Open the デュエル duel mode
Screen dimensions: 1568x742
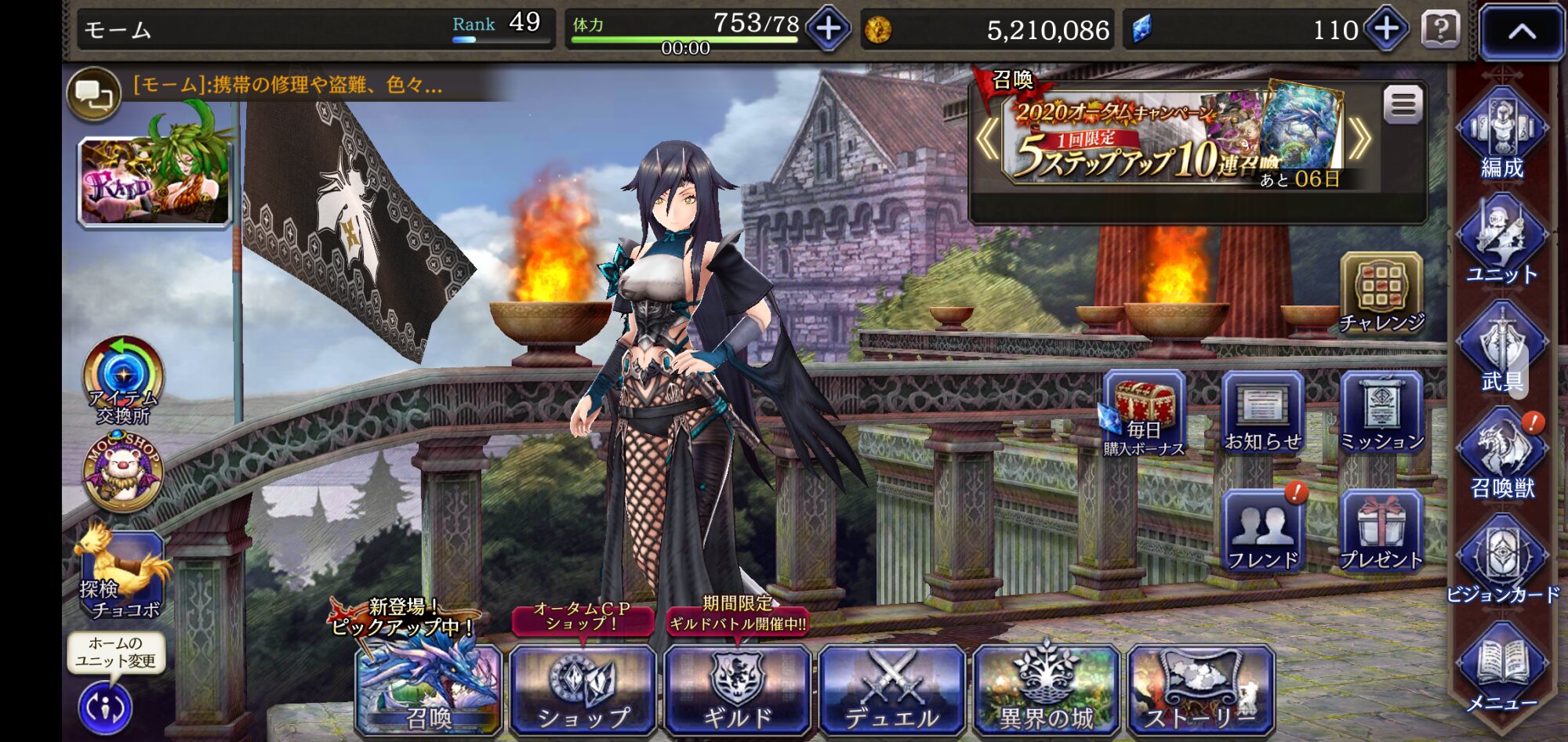tap(891, 689)
